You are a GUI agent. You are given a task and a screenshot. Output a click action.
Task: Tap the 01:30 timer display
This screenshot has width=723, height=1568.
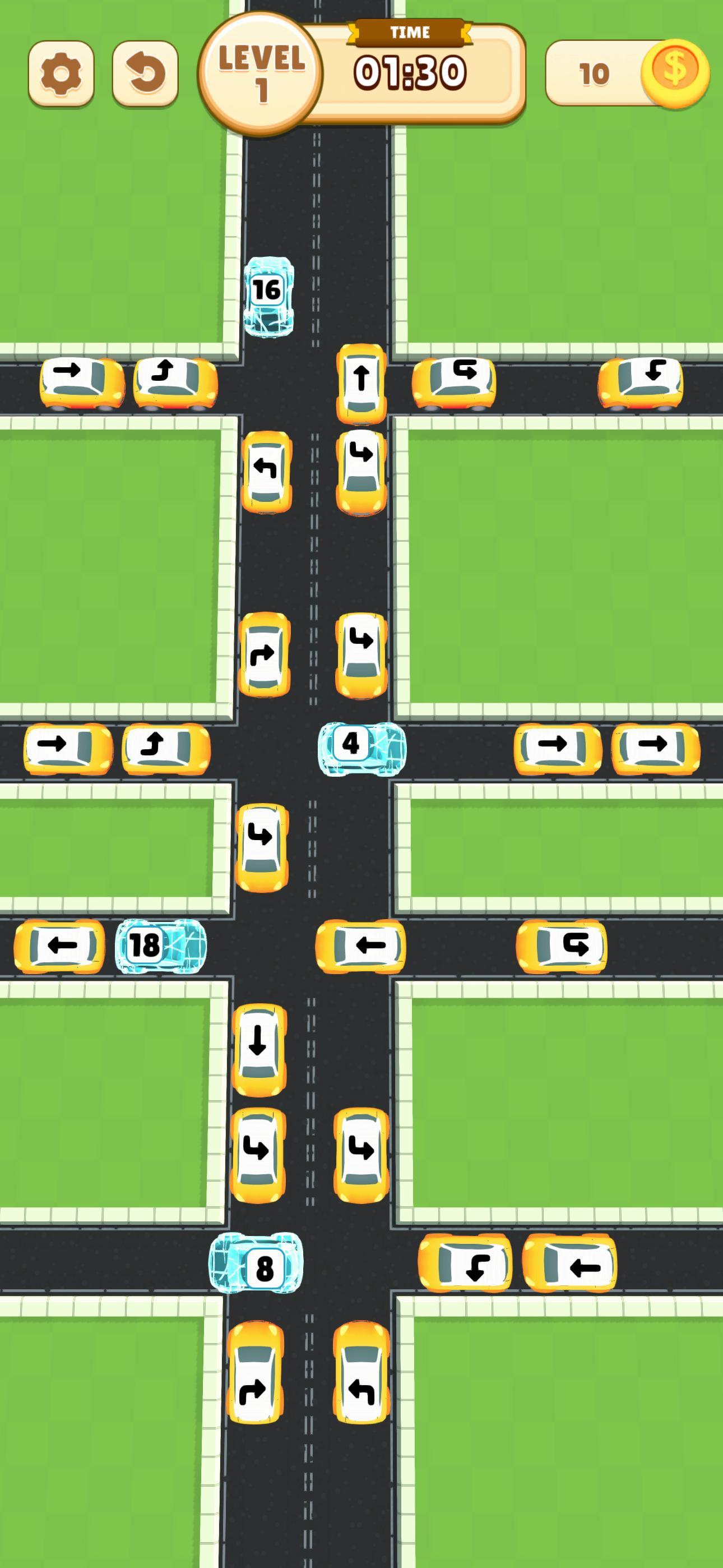coord(411,73)
